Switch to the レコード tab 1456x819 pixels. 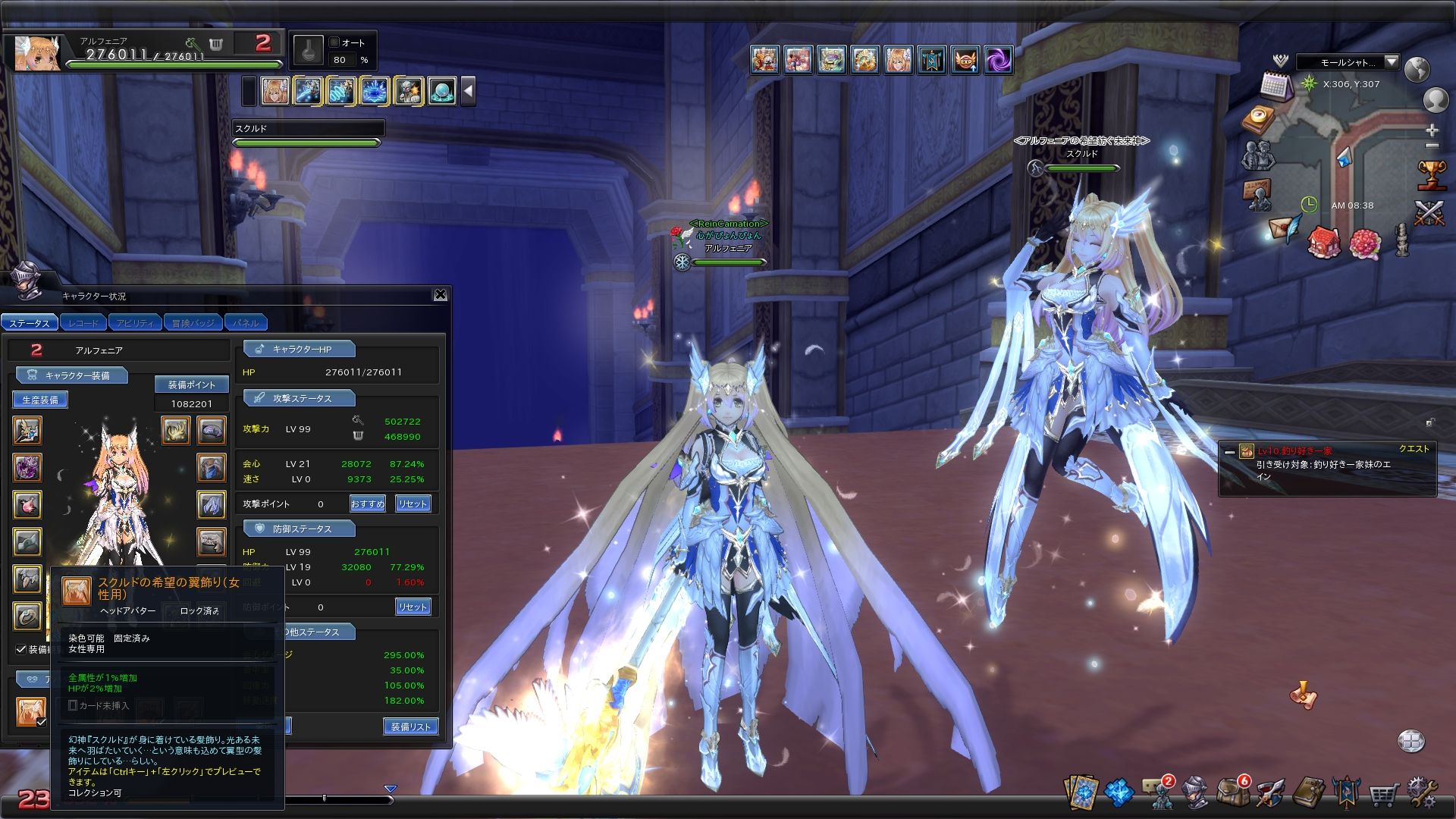[x=83, y=323]
